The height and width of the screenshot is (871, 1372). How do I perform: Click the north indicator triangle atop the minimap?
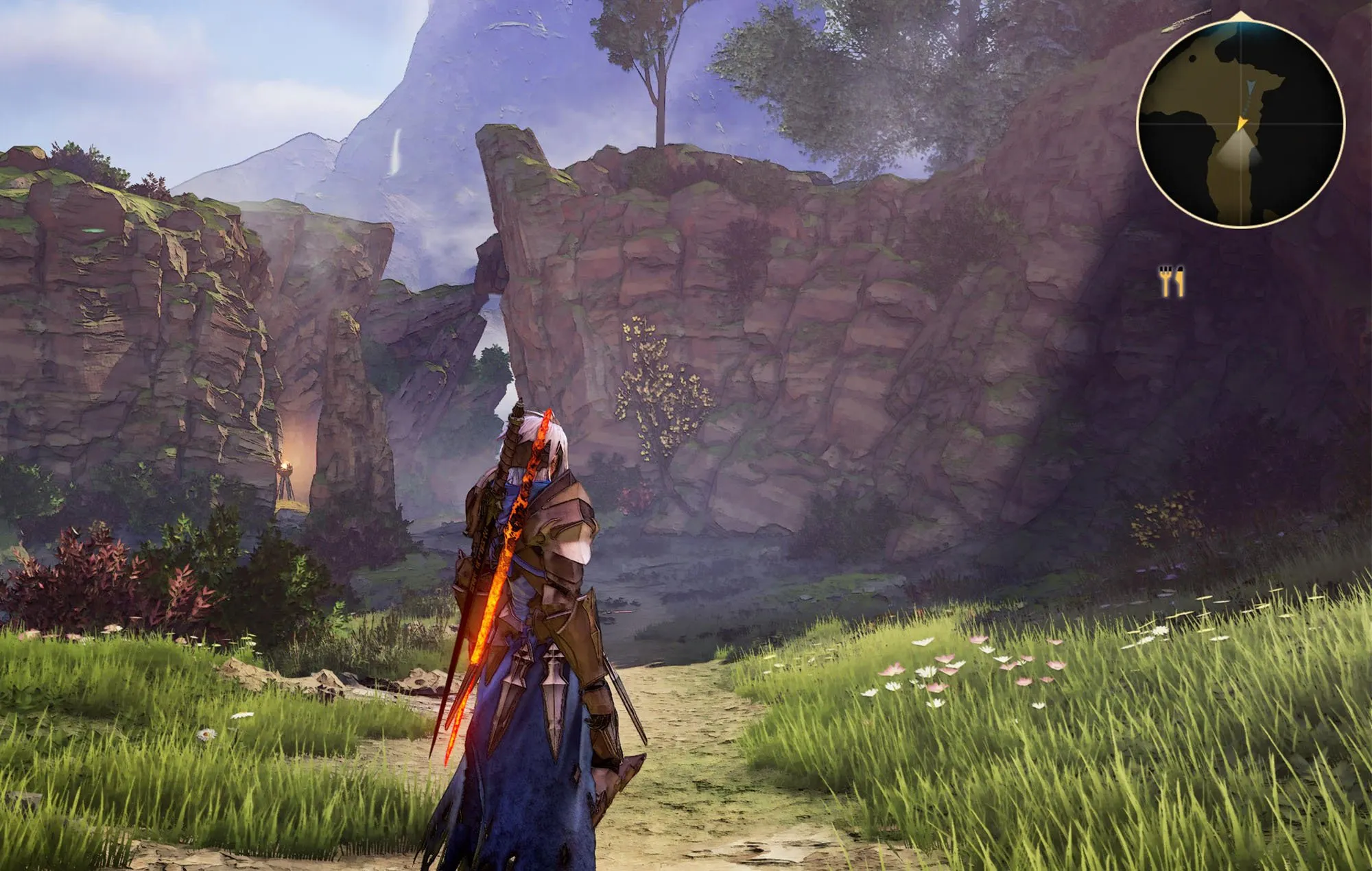(1240, 14)
